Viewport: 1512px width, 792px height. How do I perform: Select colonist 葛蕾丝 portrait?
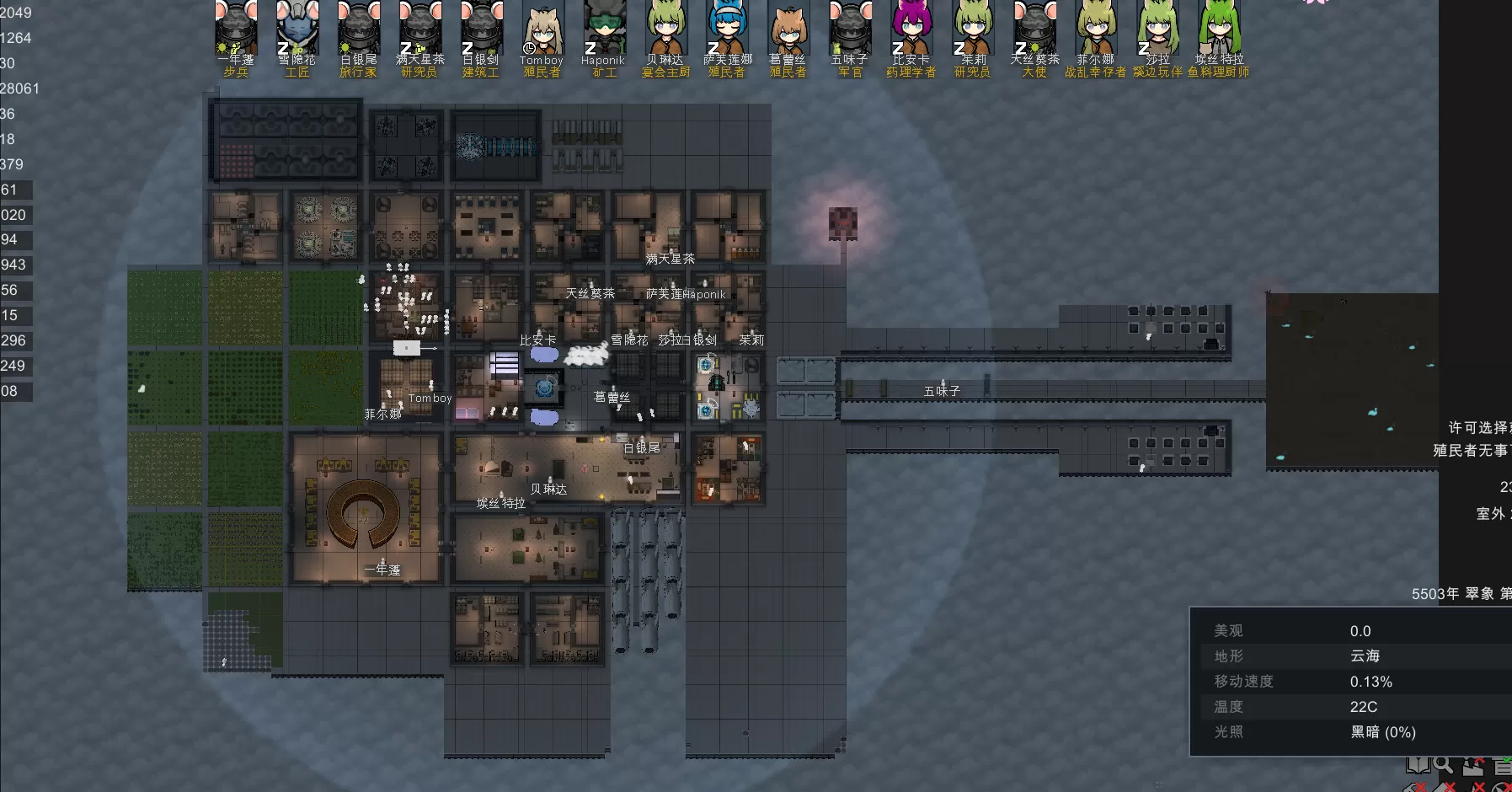(x=788, y=29)
